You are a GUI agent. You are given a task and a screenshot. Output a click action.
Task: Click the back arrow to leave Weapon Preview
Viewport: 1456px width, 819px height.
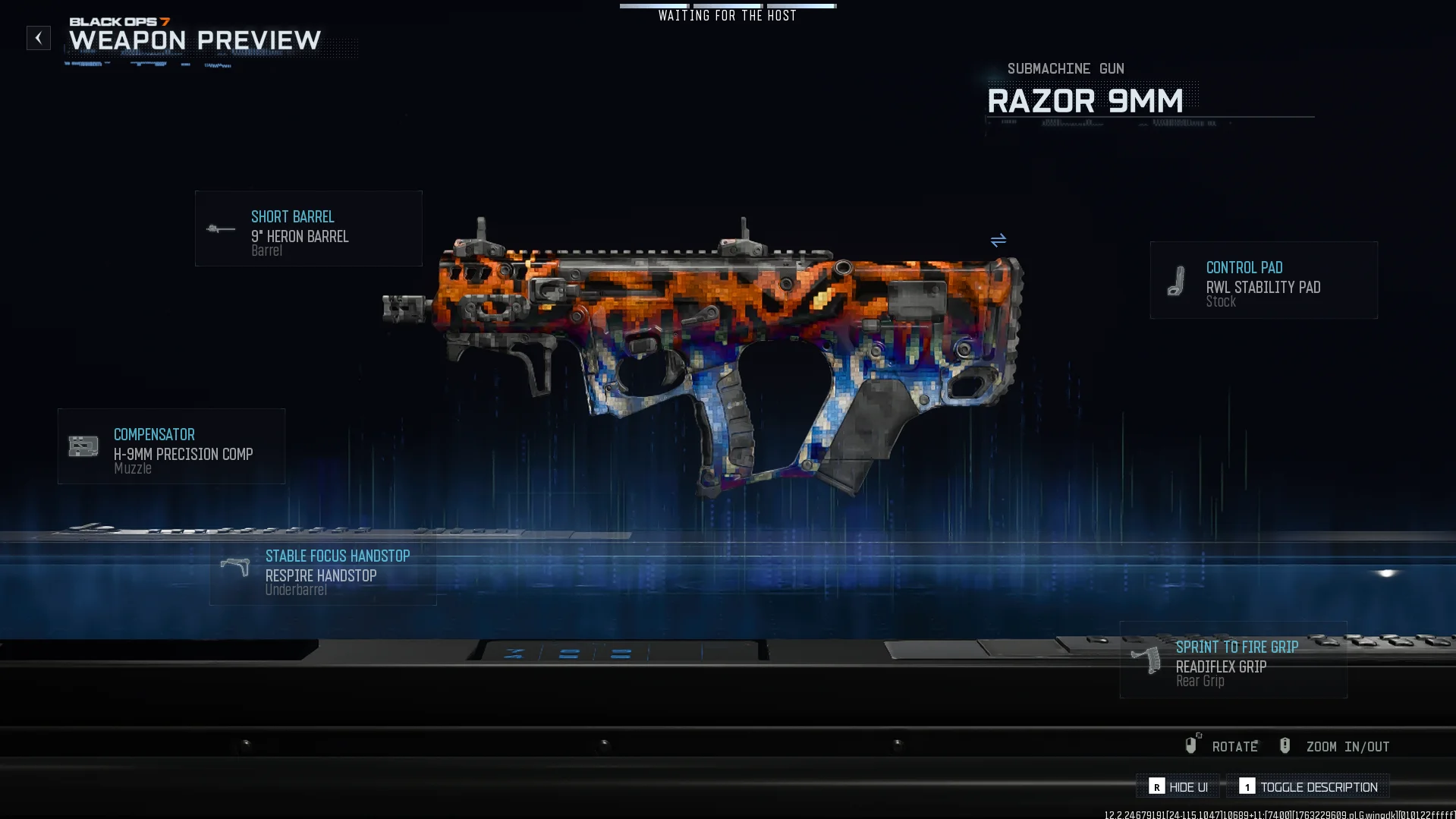coord(38,38)
